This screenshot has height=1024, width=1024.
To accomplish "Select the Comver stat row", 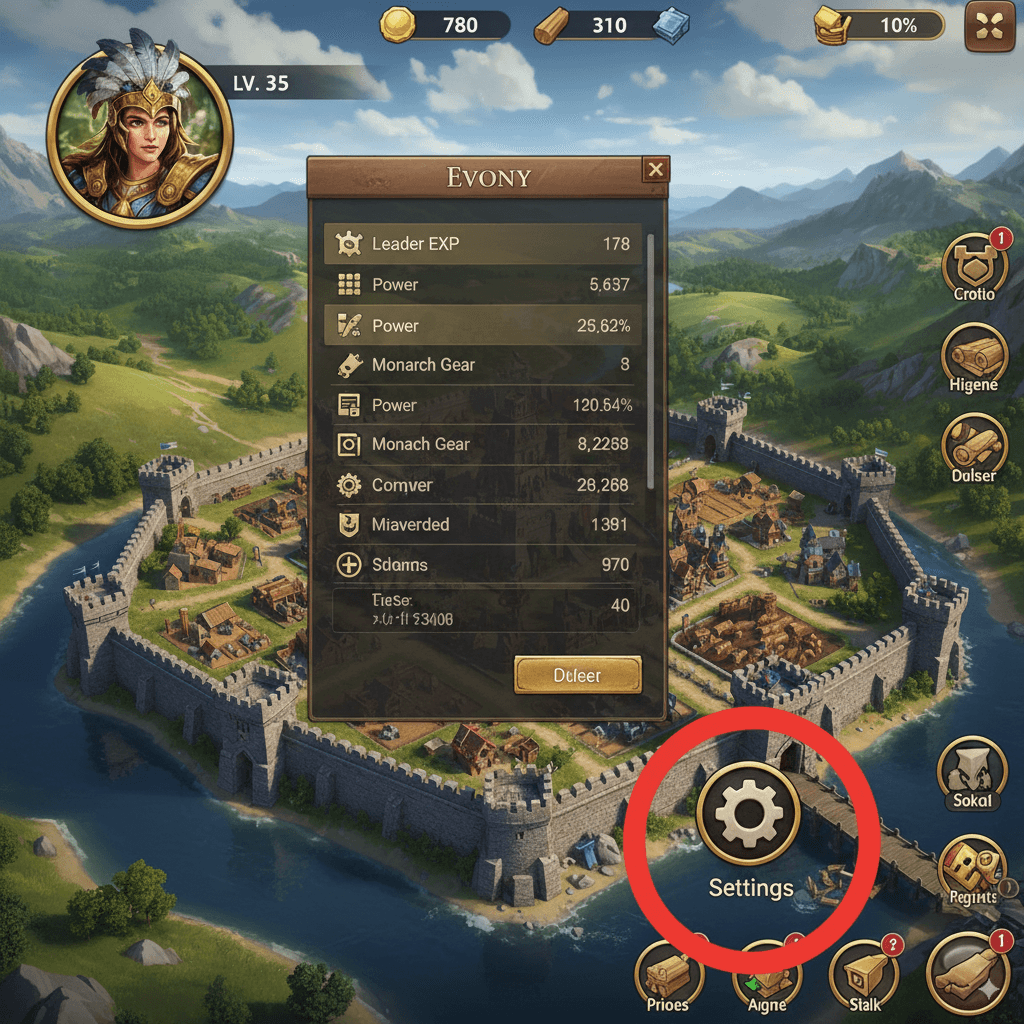I will [486, 485].
